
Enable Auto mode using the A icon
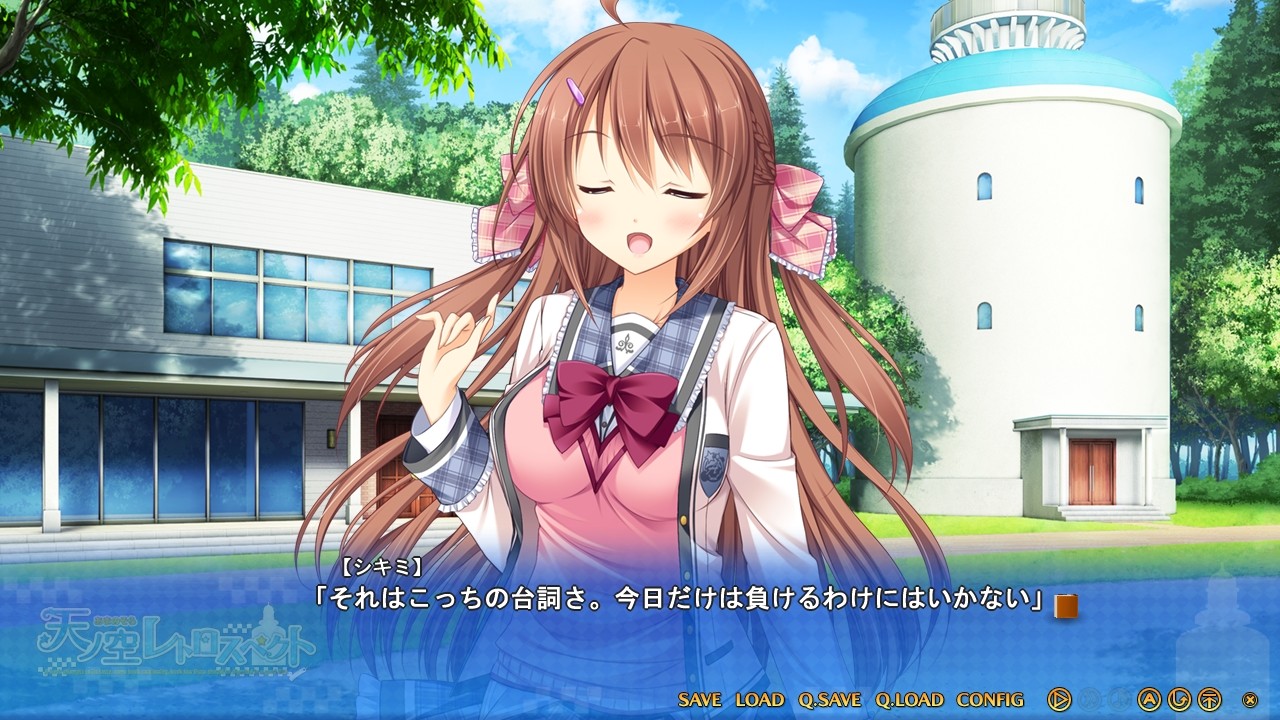[x=1148, y=700]
